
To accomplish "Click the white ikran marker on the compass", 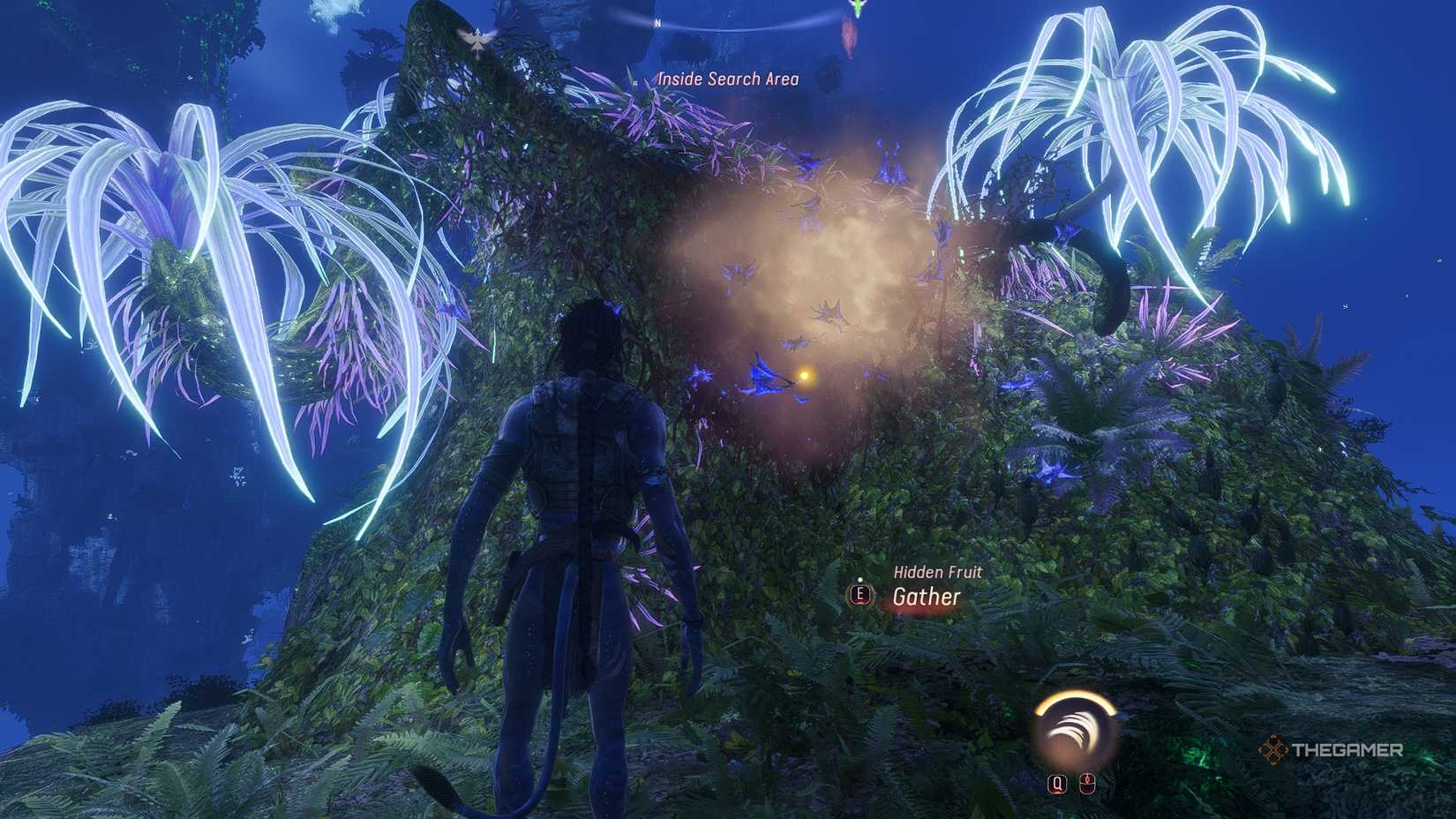I will coord(477,35).
